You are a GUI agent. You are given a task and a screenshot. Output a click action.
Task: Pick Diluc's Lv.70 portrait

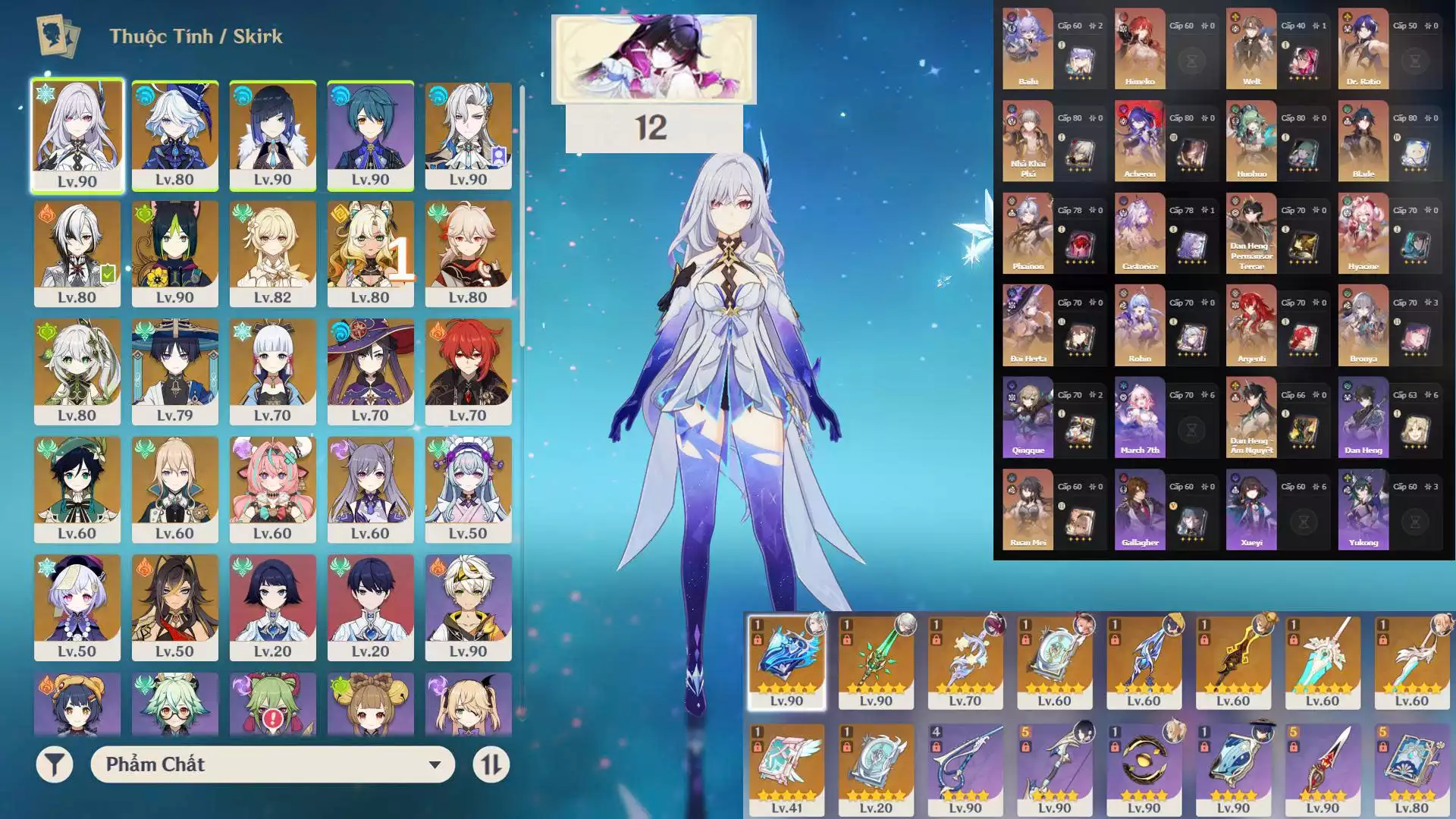pos(468,371)
